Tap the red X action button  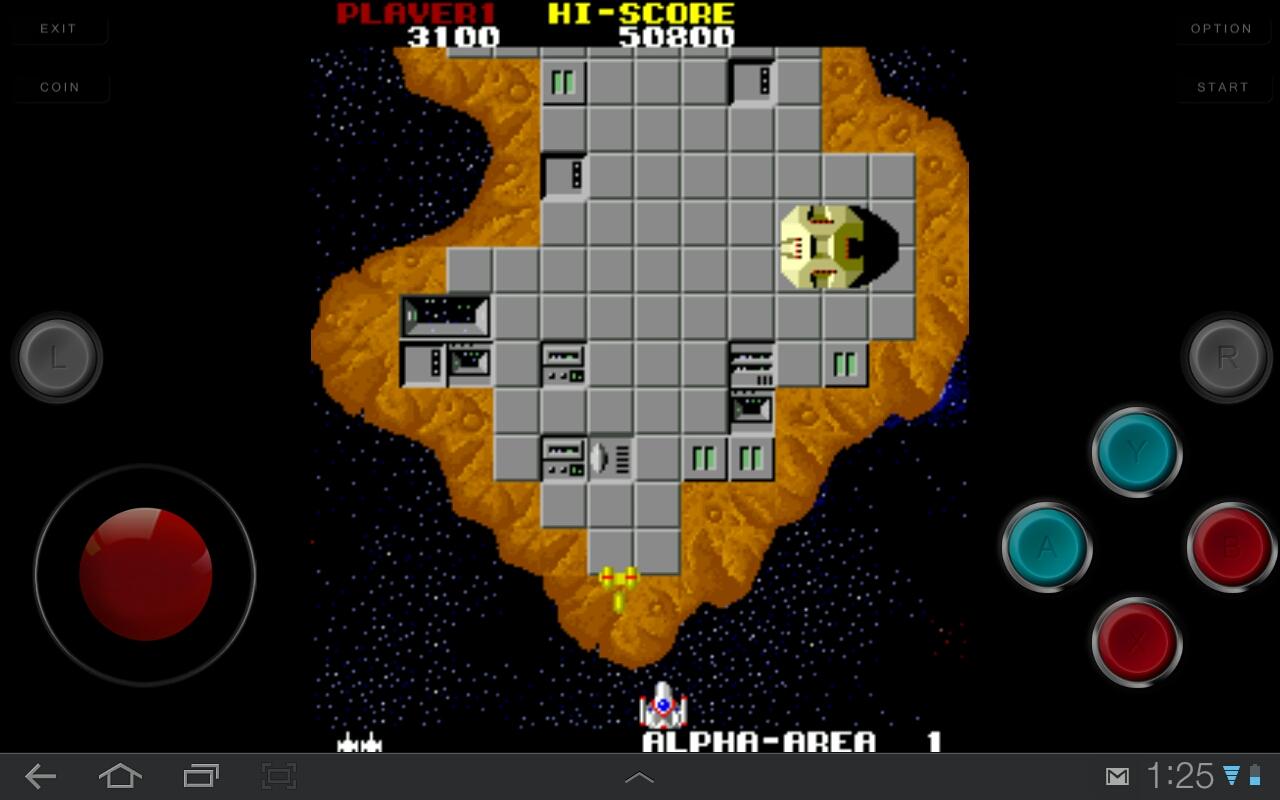pos(1137,642)
